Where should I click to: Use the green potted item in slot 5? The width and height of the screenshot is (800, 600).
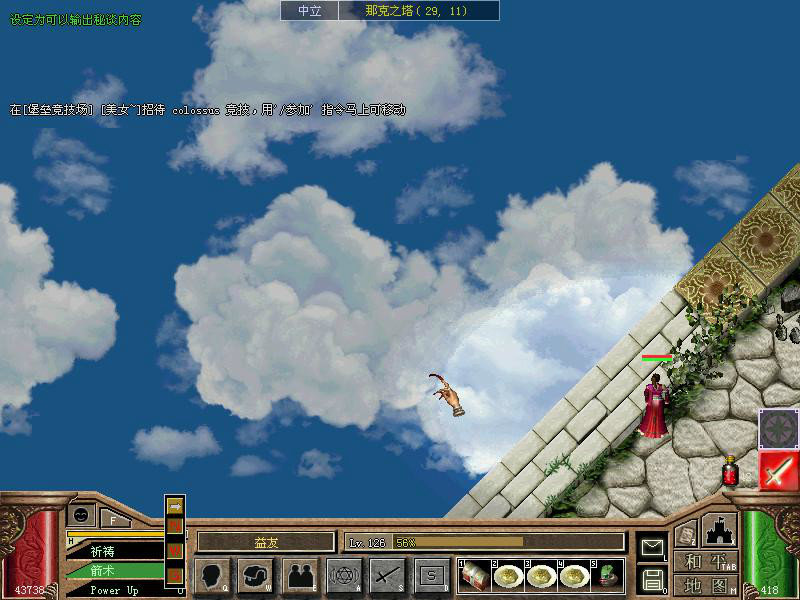pyautogui.click(x=607, y=575)
